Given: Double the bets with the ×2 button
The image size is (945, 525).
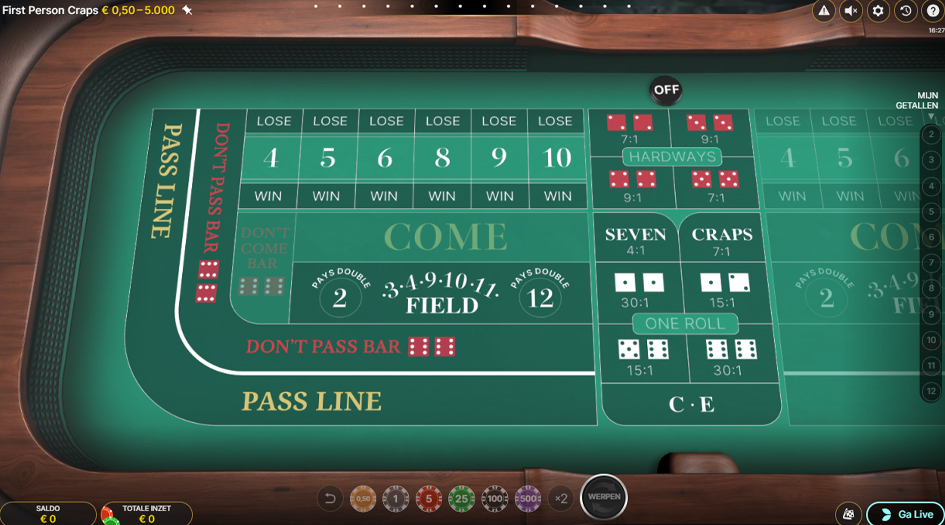Looking at the screenshot, I should tap(561, 498).
